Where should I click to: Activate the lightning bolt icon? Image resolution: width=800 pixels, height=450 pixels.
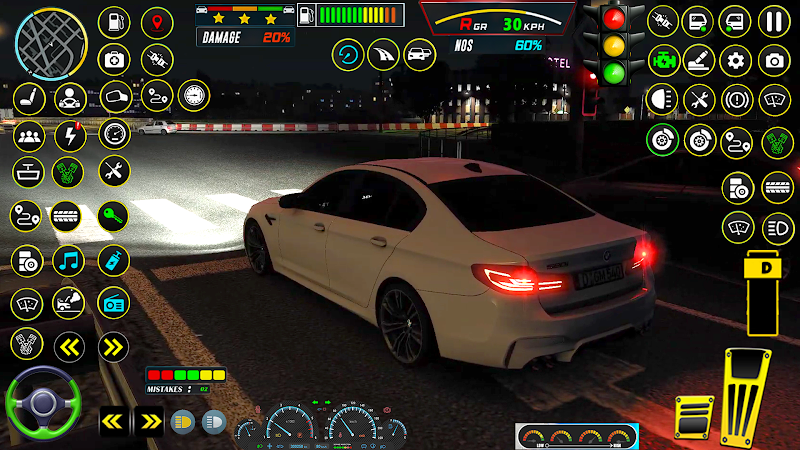click(68, 134)
